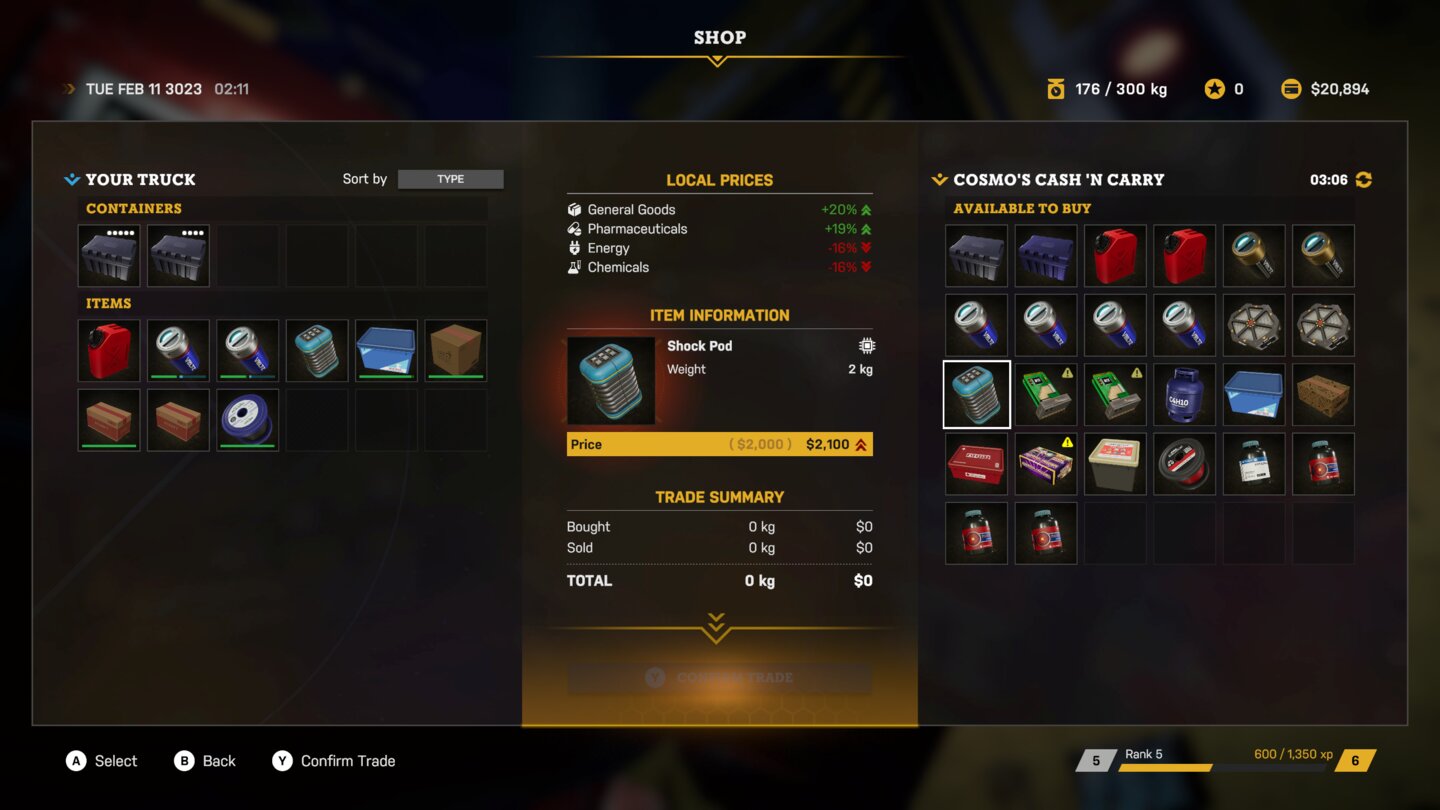The image size is (1440, 810).
Task: Click the Back option in the bottom bar
Action: [206, 761]
